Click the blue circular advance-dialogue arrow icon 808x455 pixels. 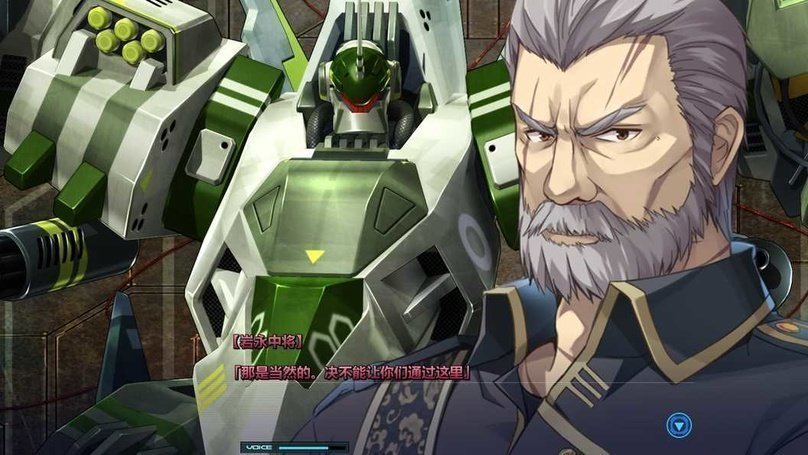coord(680,426)
